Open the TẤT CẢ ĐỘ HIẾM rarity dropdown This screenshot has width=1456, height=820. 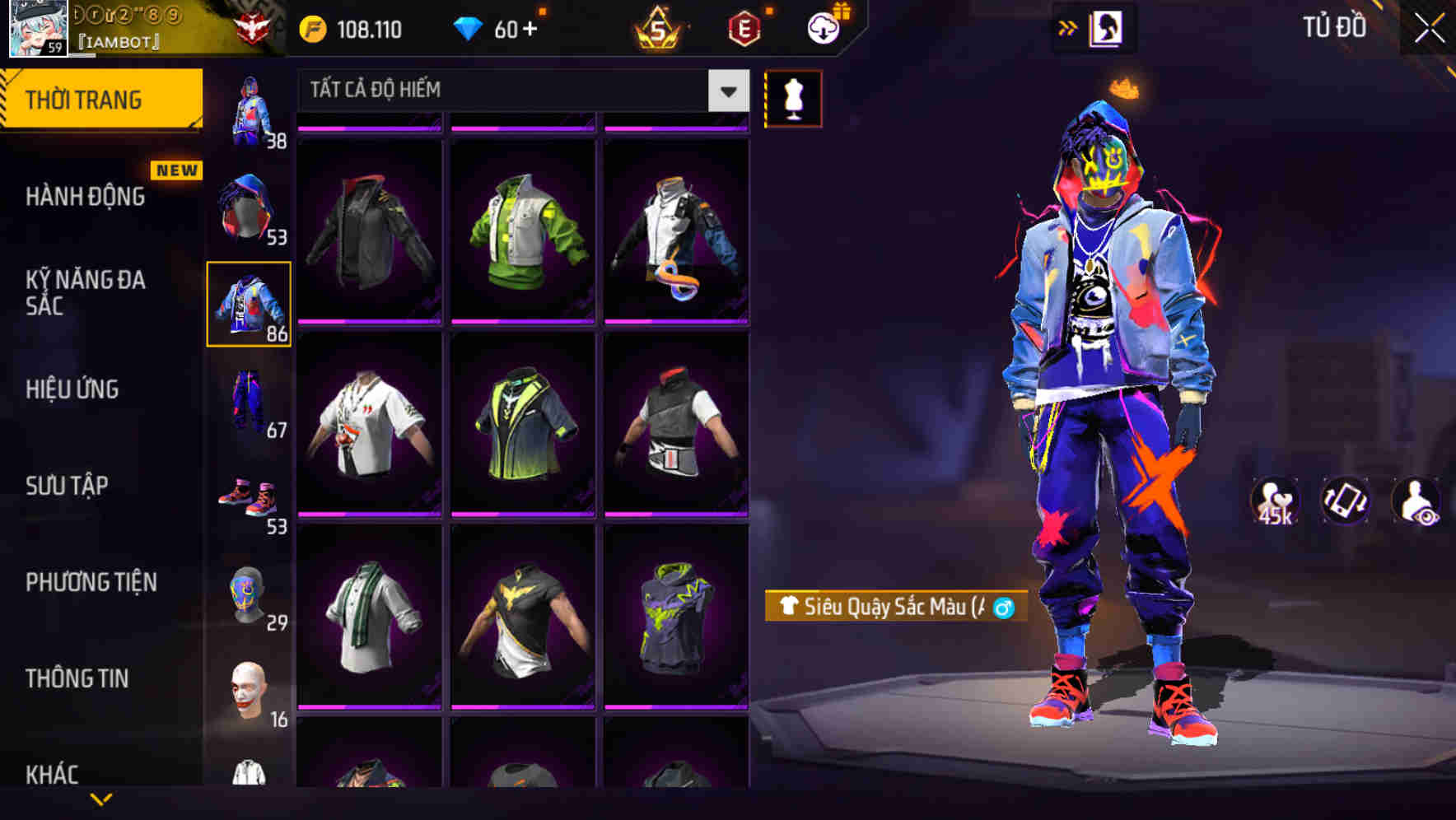click(x=518, y=91)
